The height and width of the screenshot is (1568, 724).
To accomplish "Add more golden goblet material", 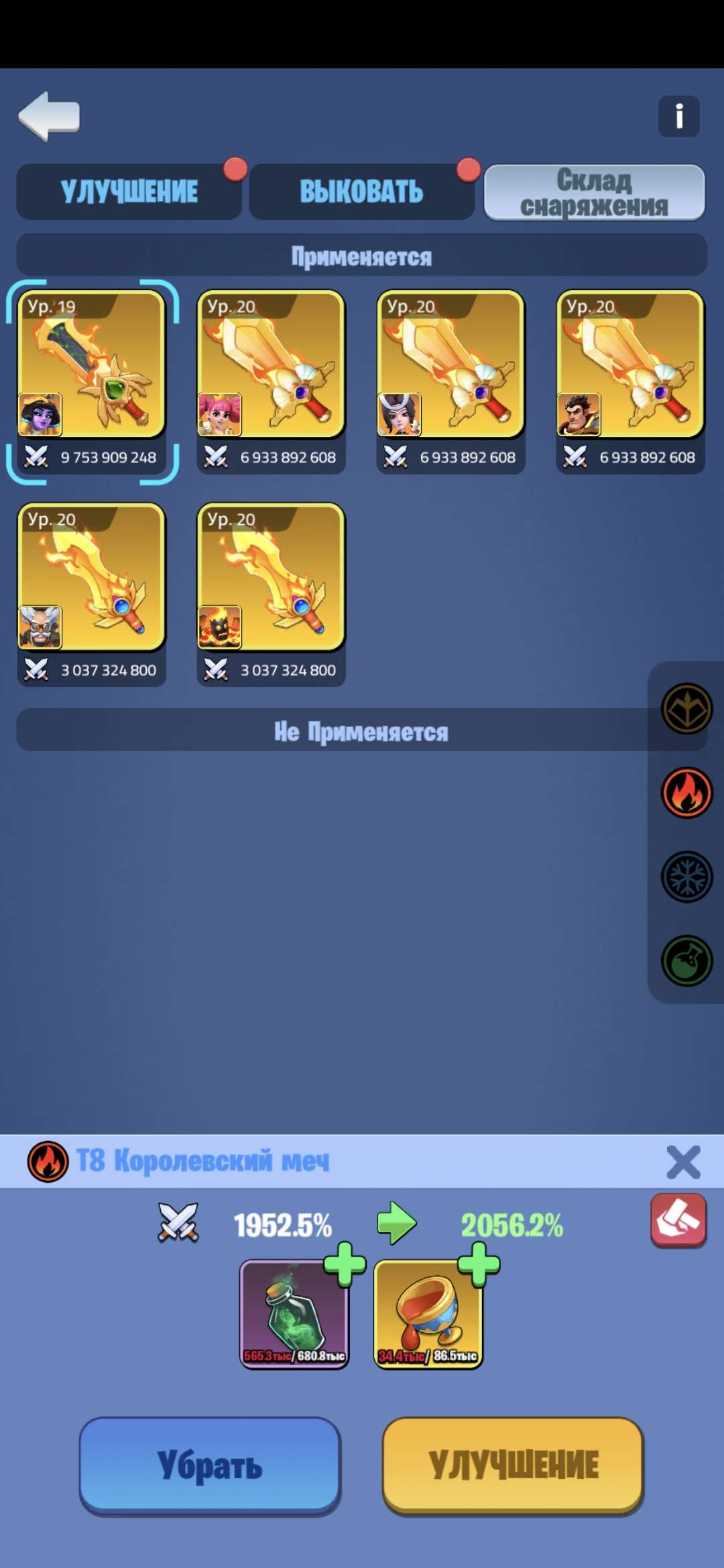I will tap(479, 1264).
